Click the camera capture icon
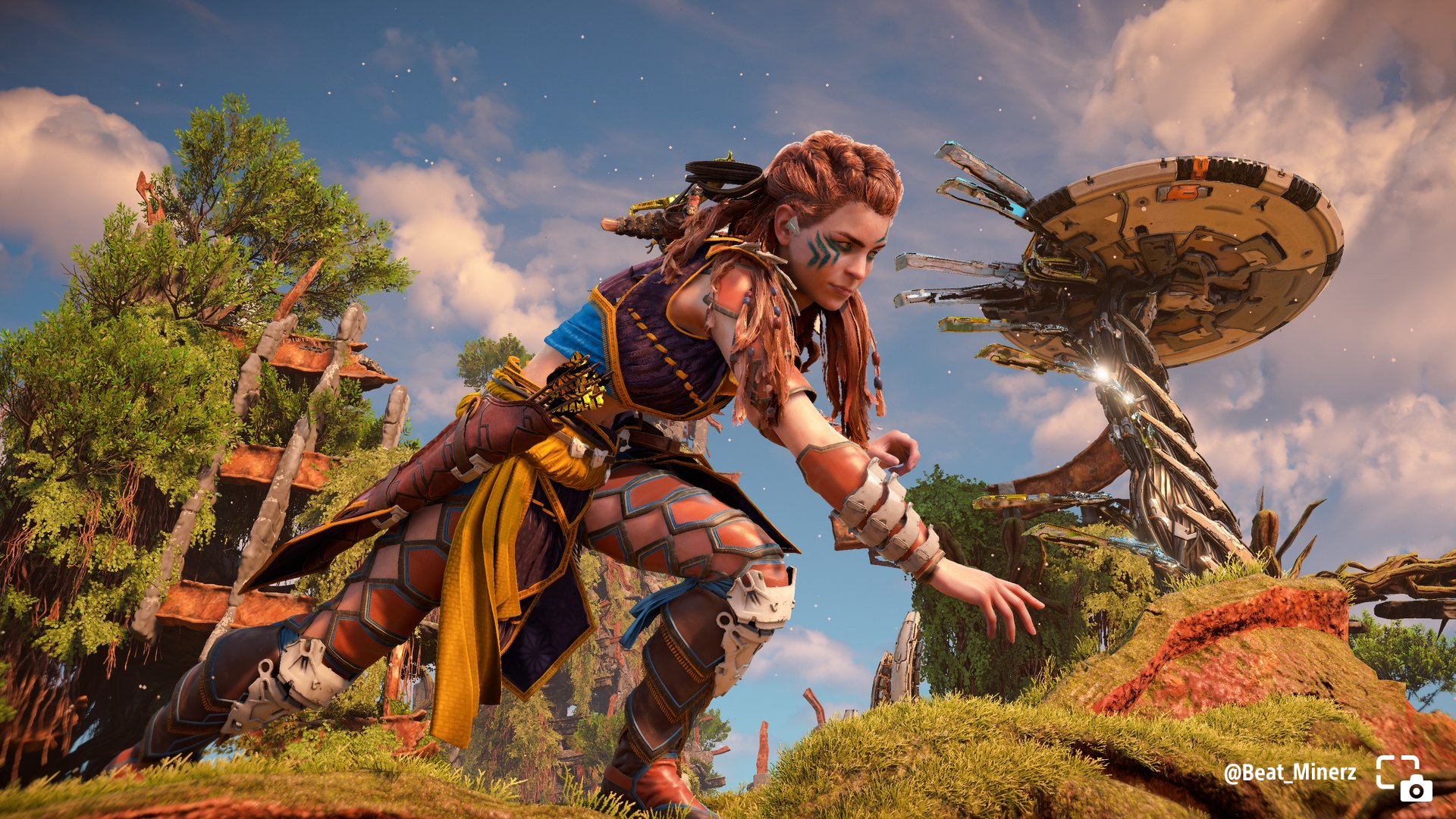This screenshot has width=1456, height=819. (x=1404, y=778)
